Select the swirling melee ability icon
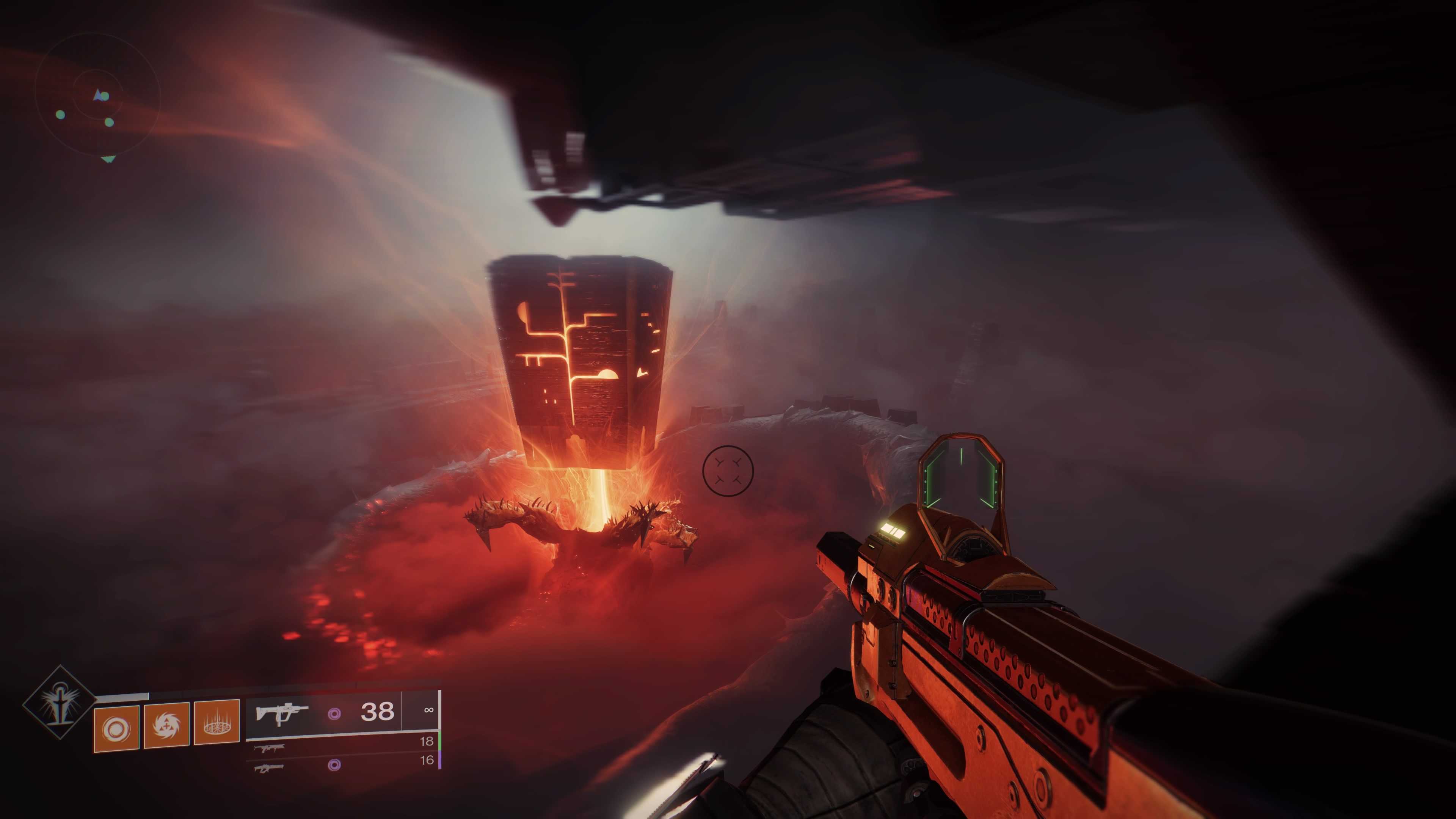Image resolution: width=1456 pixels, height=819 pixels. click(167, 727)
